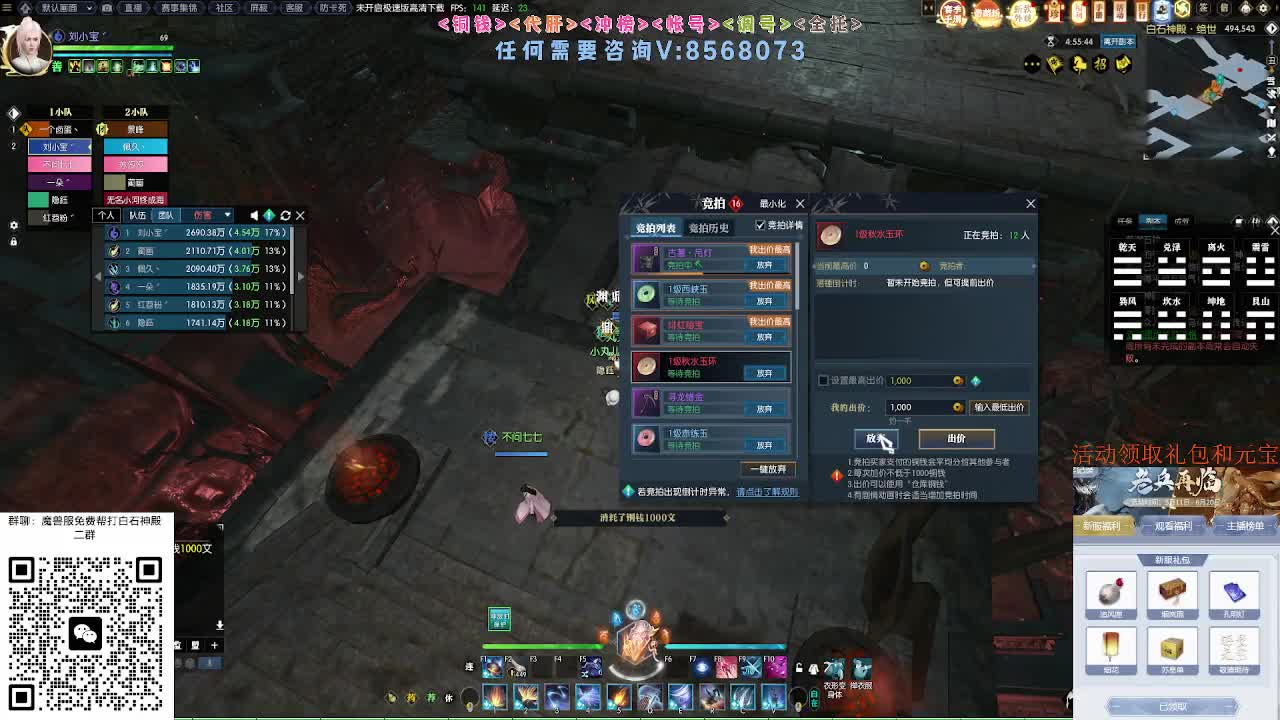Click the green diamond icon on the damage meter
Viewport: 1280px width, 720px height.
tap(269, 215)
